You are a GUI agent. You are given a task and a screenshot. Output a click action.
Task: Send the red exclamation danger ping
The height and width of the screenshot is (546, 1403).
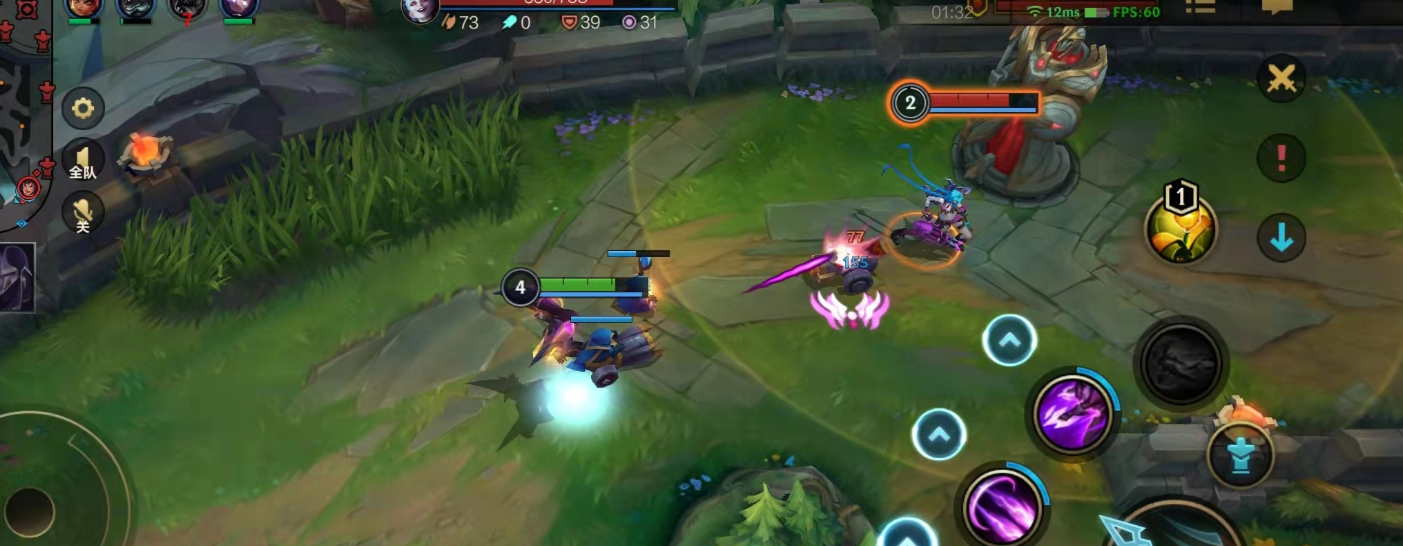tap(1281, 158)
